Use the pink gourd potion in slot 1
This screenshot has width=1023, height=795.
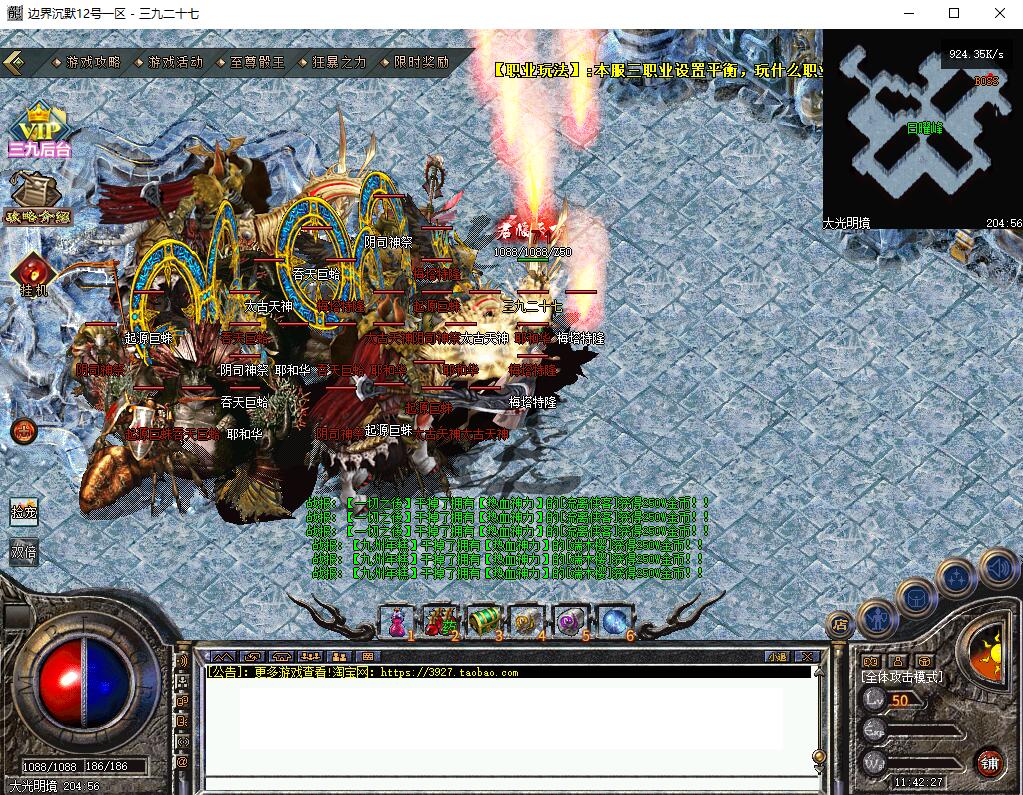point(395,621)
